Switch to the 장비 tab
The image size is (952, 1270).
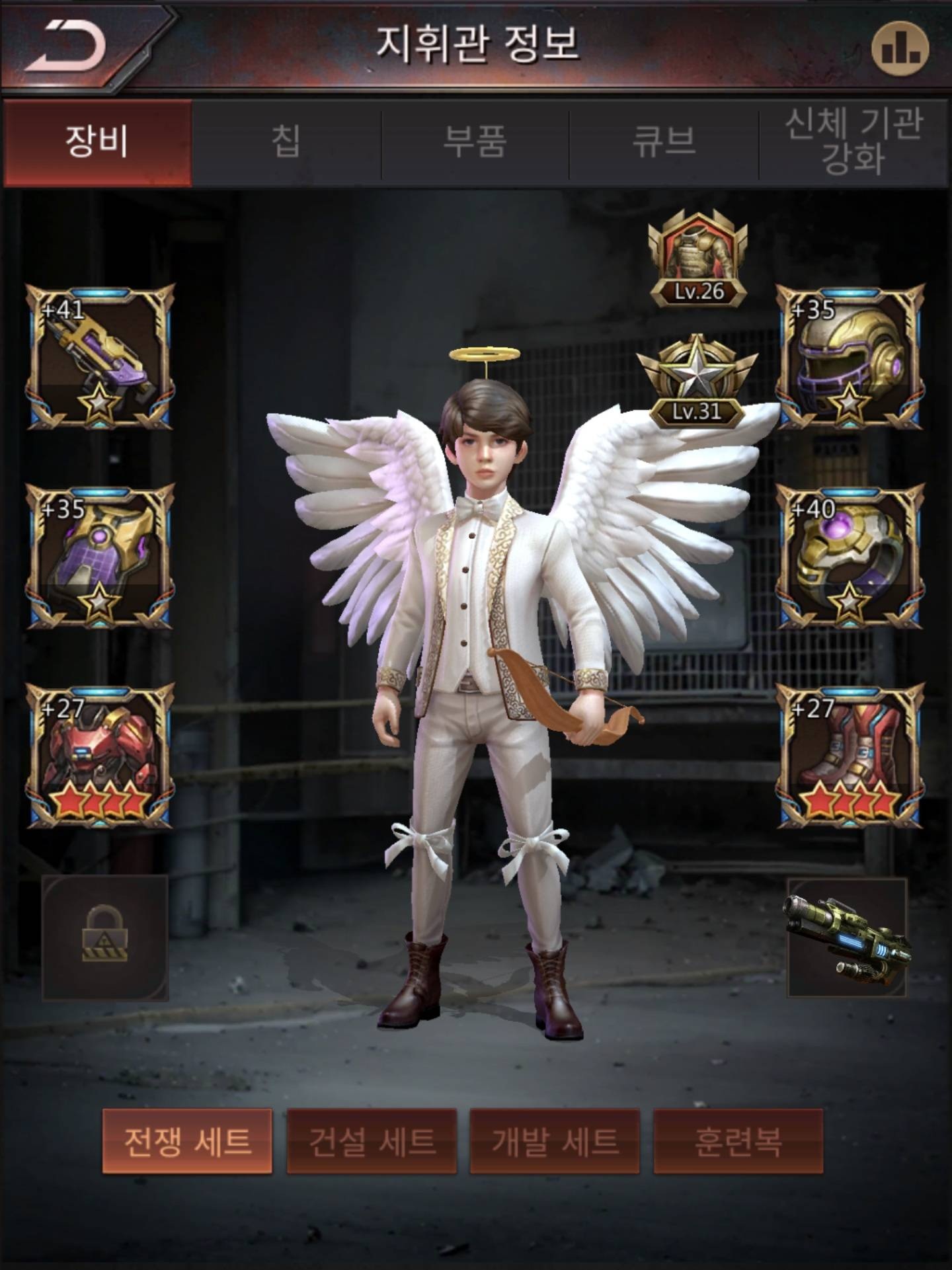point(97,142)
